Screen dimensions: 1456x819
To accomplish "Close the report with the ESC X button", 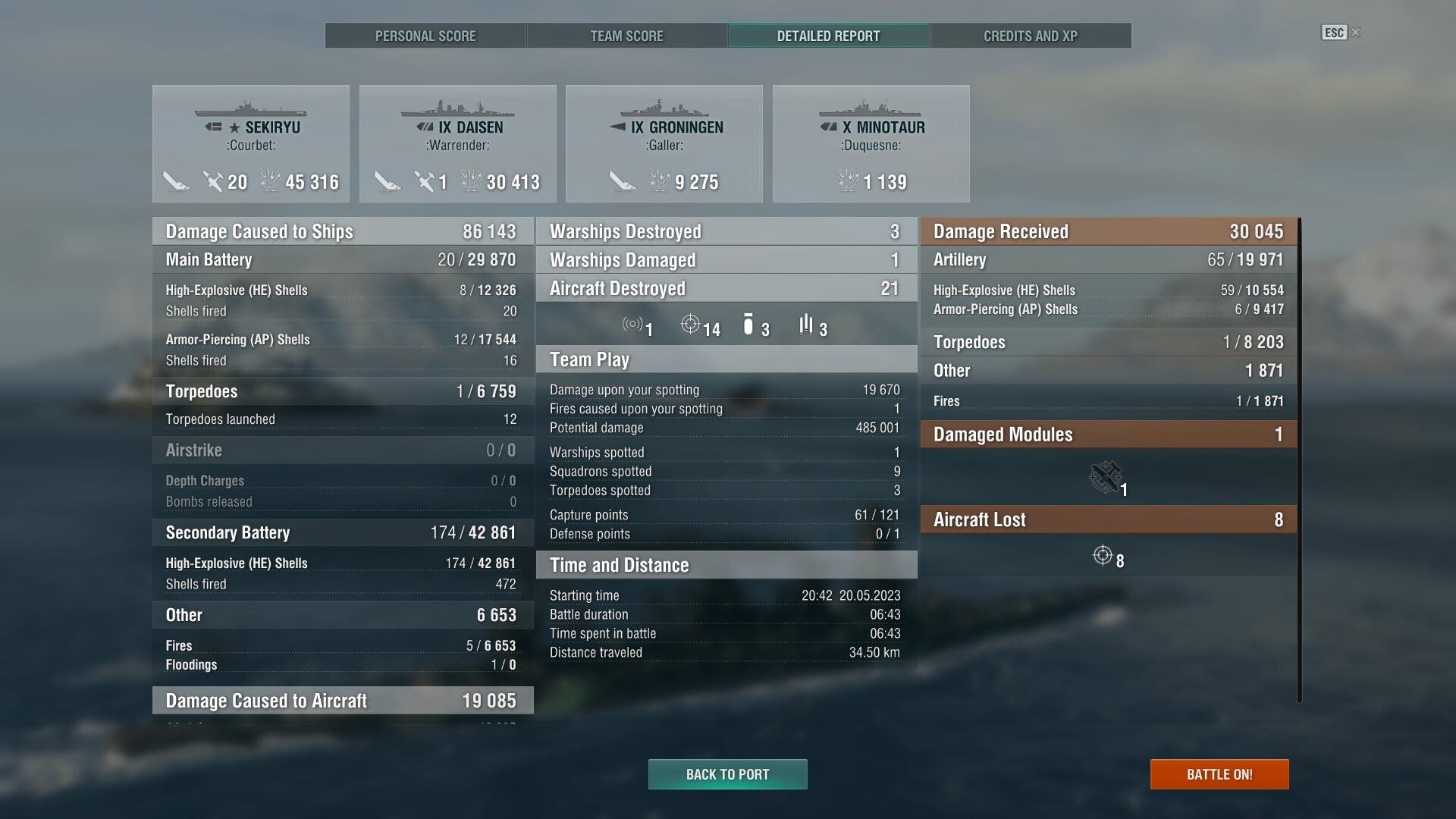I will [x=1341, y=33].
